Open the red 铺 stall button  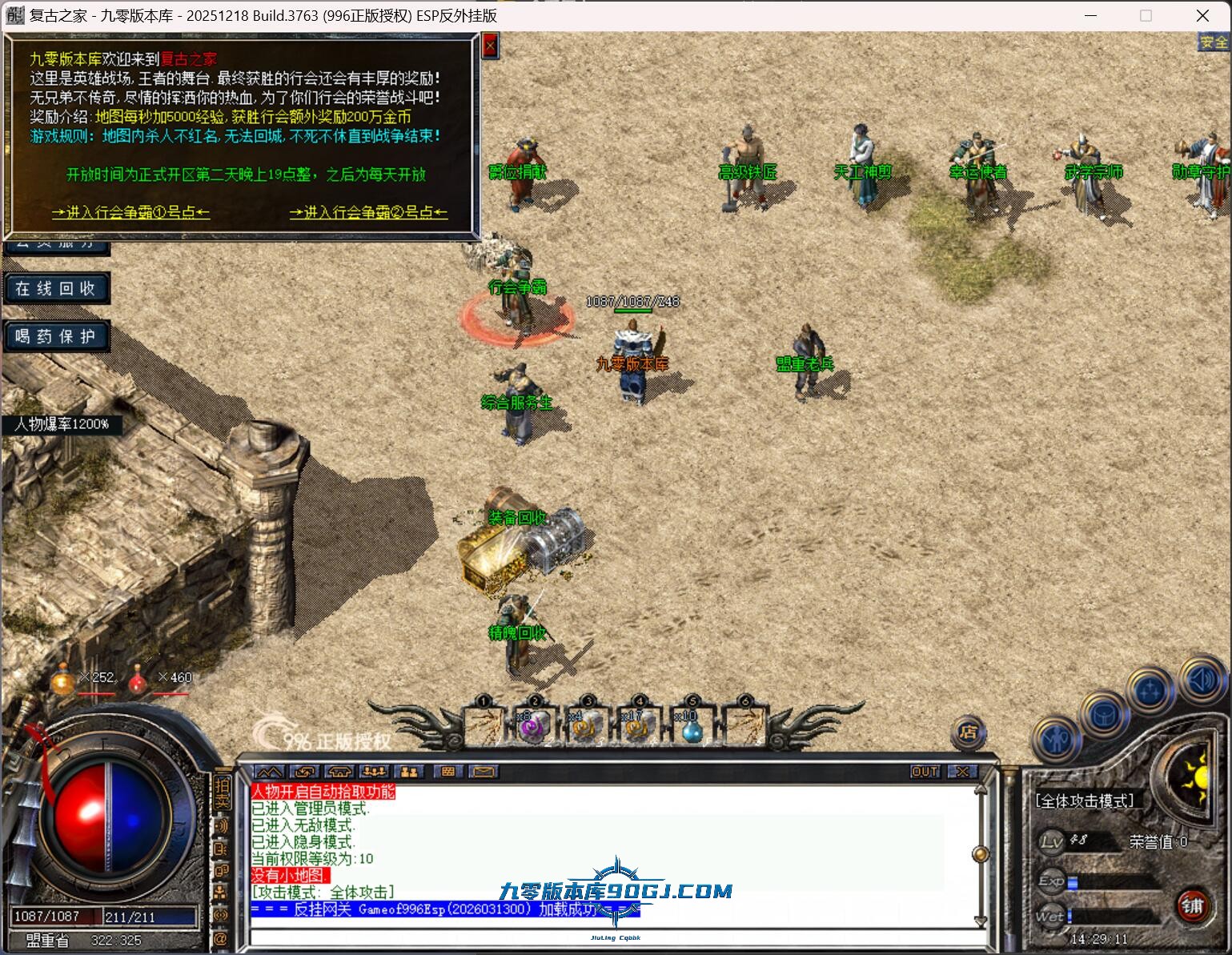(1192, 905)
